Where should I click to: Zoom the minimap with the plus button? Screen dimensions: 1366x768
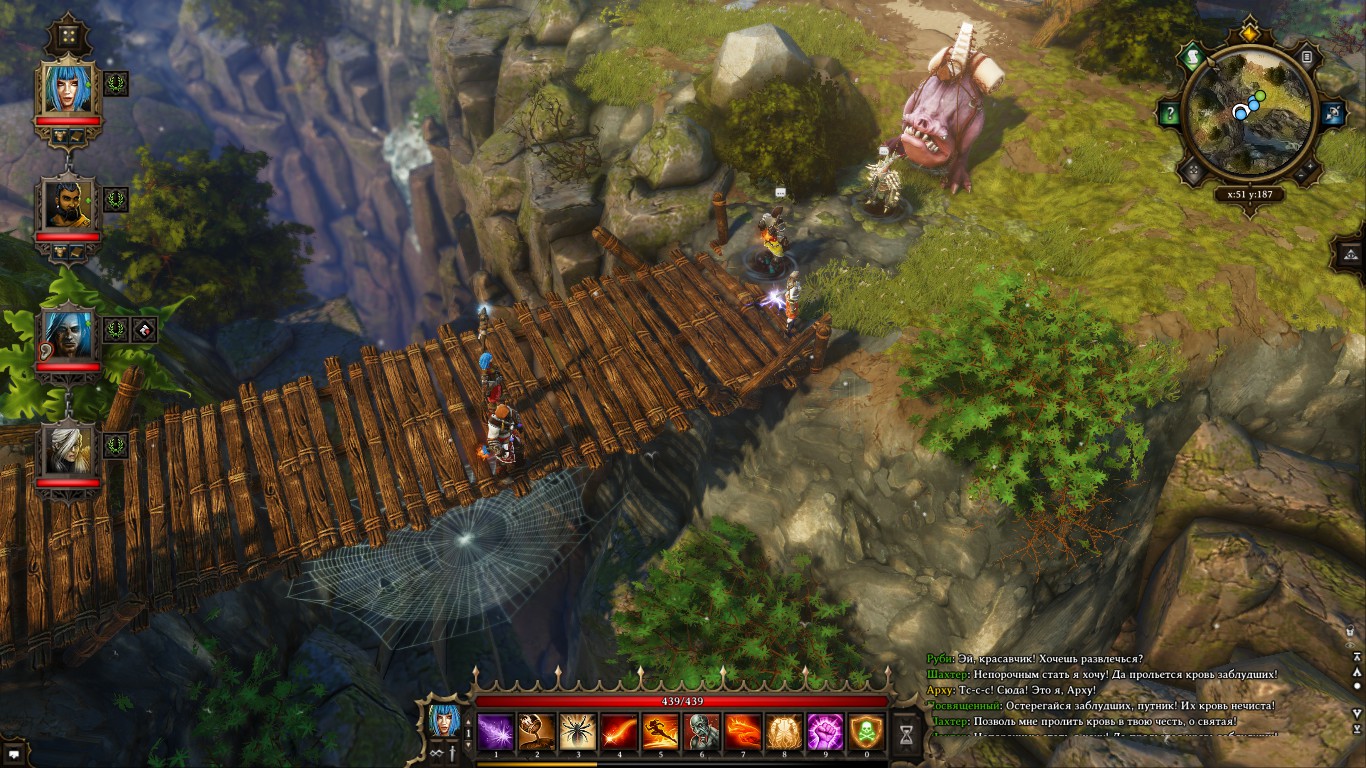(x=1309, y=167)
